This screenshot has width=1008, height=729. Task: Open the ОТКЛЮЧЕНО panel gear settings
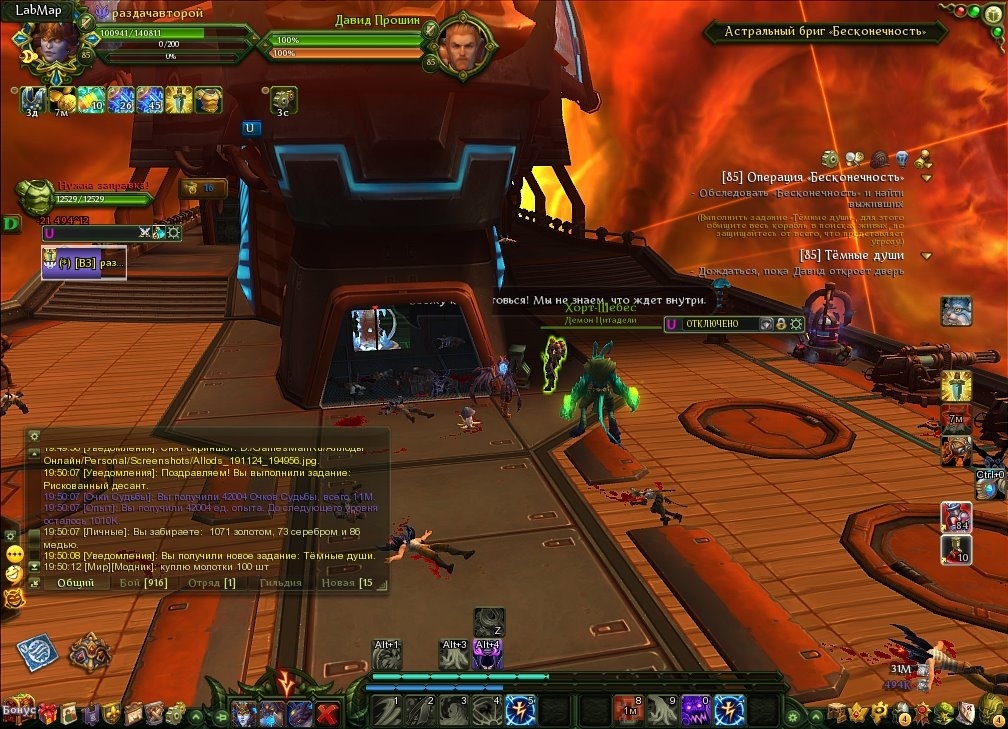[x=796, y=324]
